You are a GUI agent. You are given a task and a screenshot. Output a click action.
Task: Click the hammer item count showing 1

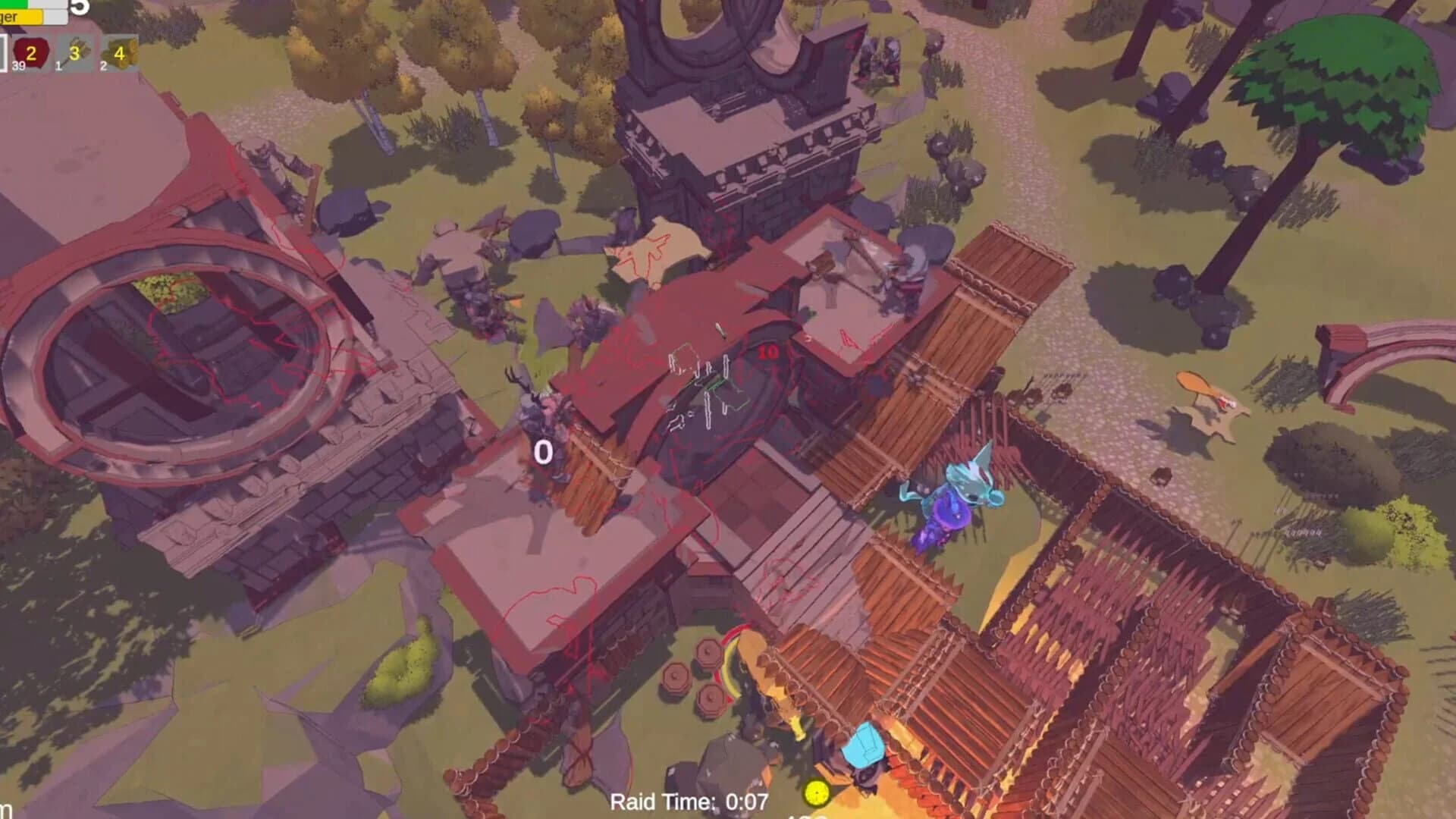pyautogui.click(x=58, y=67)
